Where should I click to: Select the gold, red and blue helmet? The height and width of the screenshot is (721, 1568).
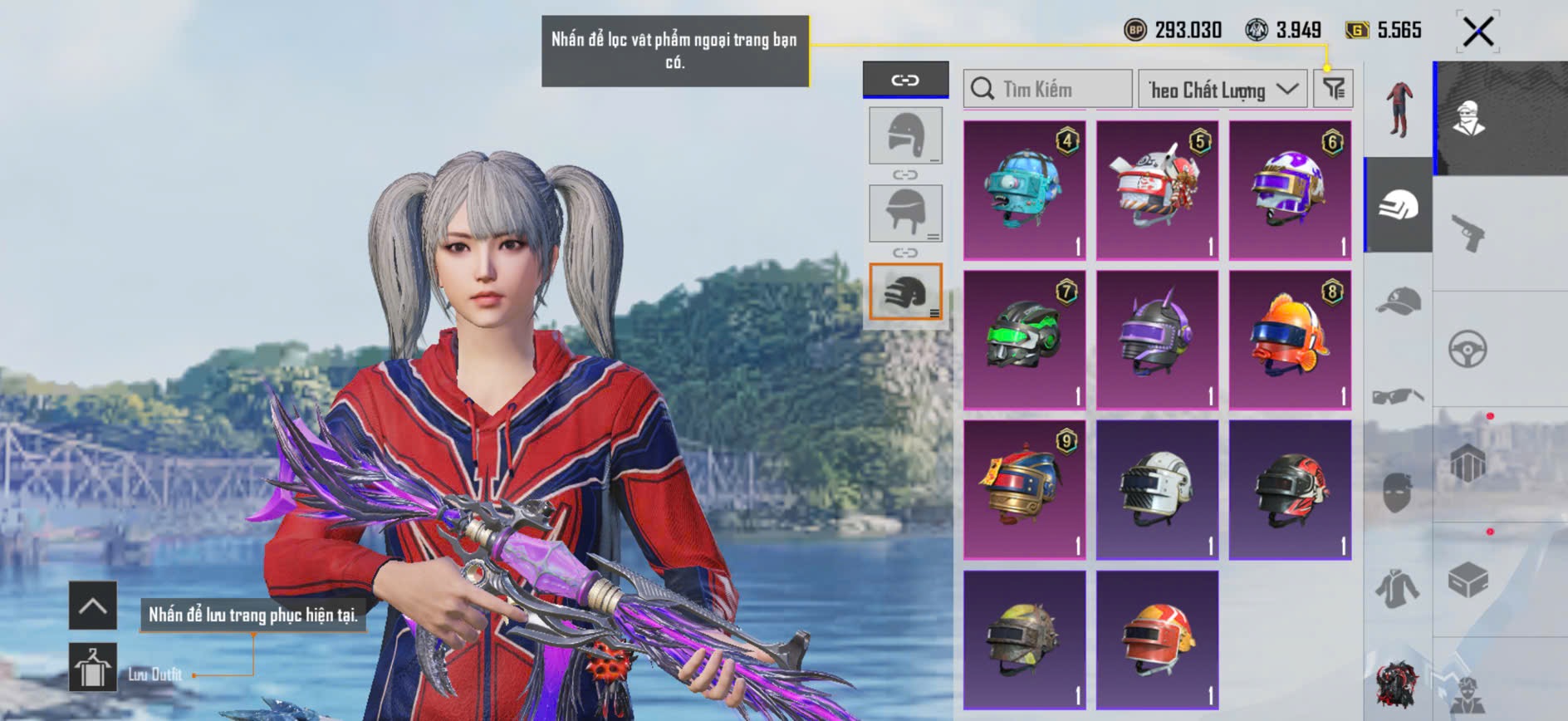[x=1024, y=489]
